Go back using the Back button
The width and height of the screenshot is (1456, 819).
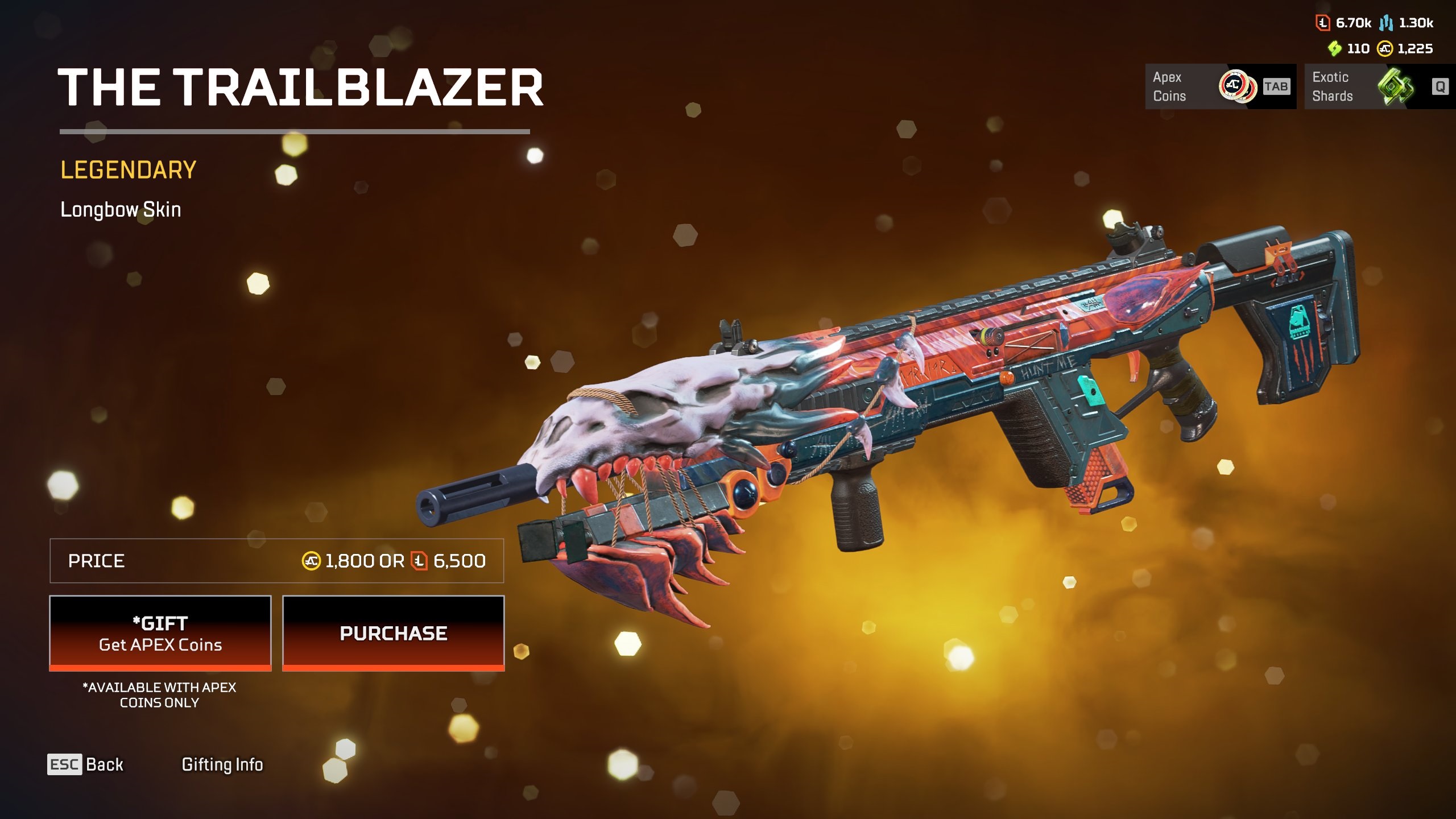86,764
